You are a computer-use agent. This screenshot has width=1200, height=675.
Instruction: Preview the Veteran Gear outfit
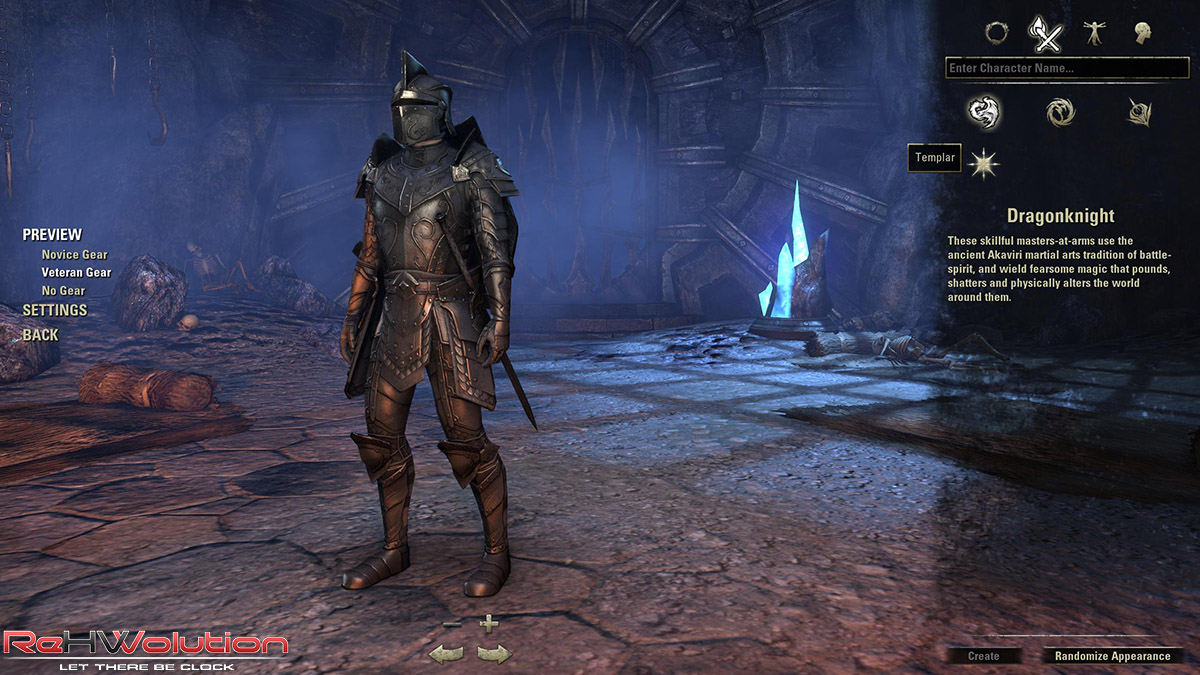(76, 272)
